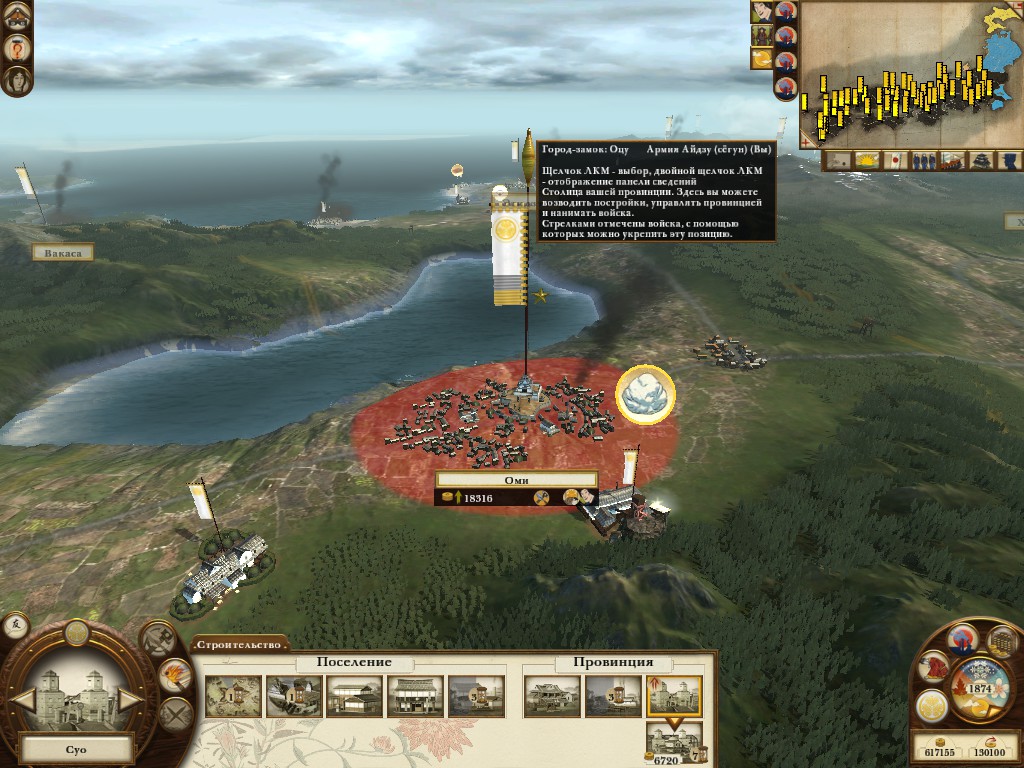This screenshot has height=768, width=1024.
Task: Select the first Поселение building slot
Action: click(x=233, y=696)
